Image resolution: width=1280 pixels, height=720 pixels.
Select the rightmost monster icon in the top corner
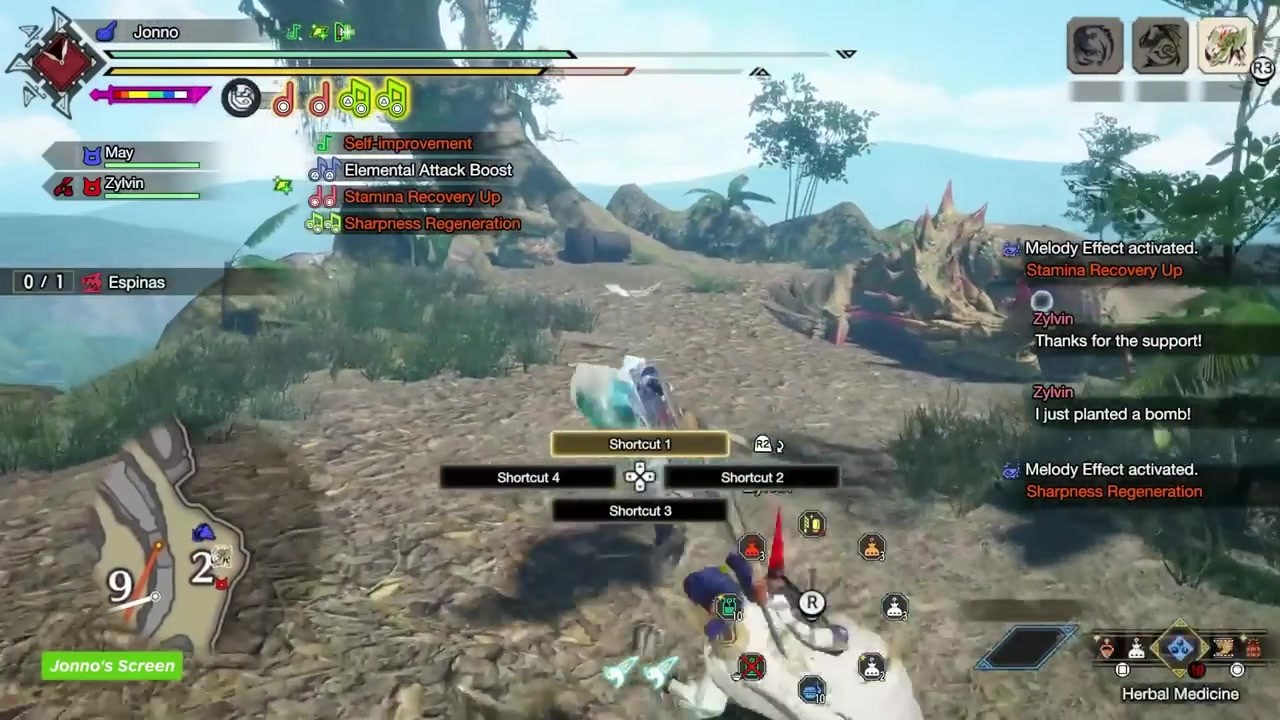[x=1225, y=46]
